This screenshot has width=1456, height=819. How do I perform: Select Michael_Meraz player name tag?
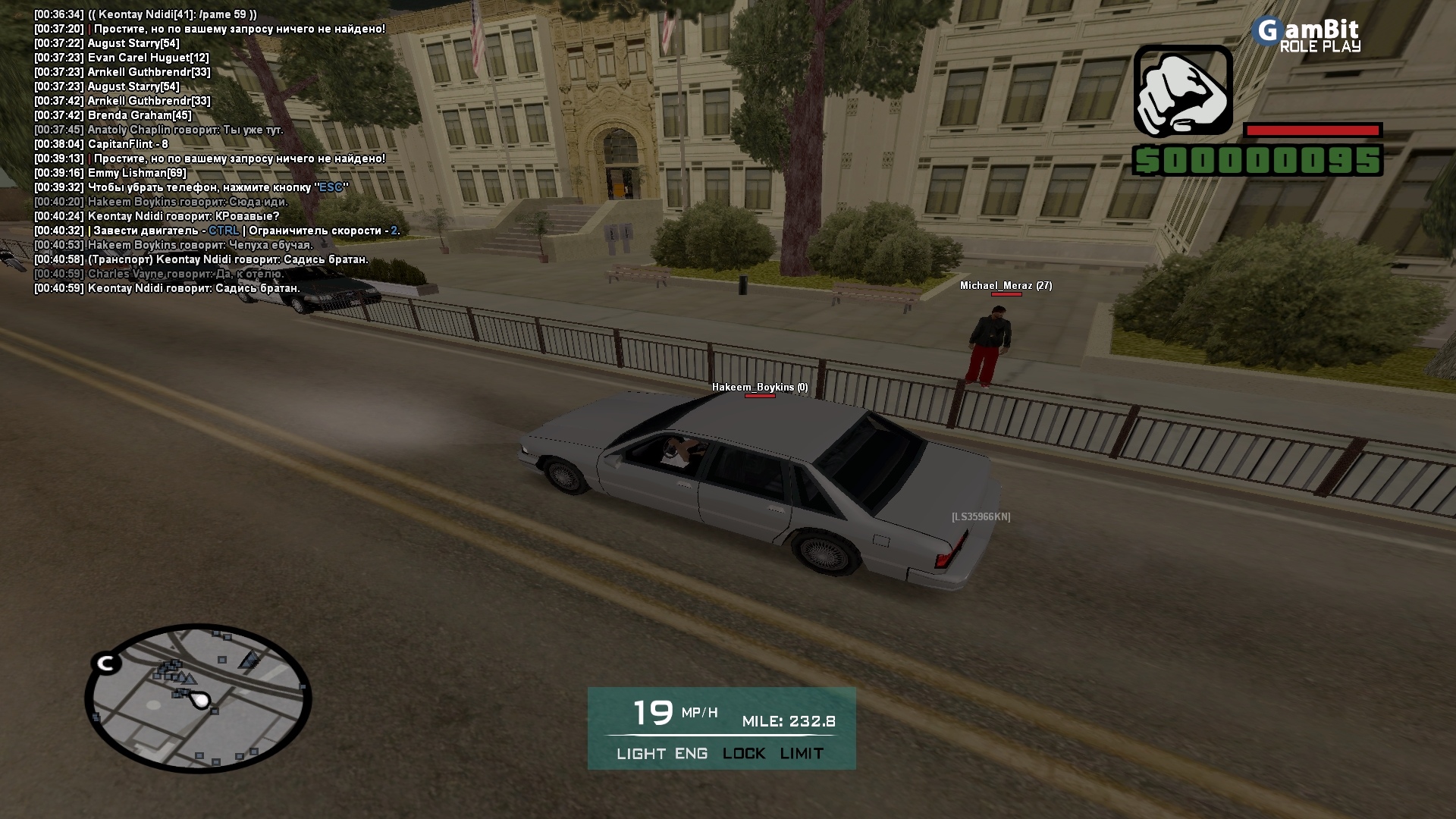pos(1005,286)
